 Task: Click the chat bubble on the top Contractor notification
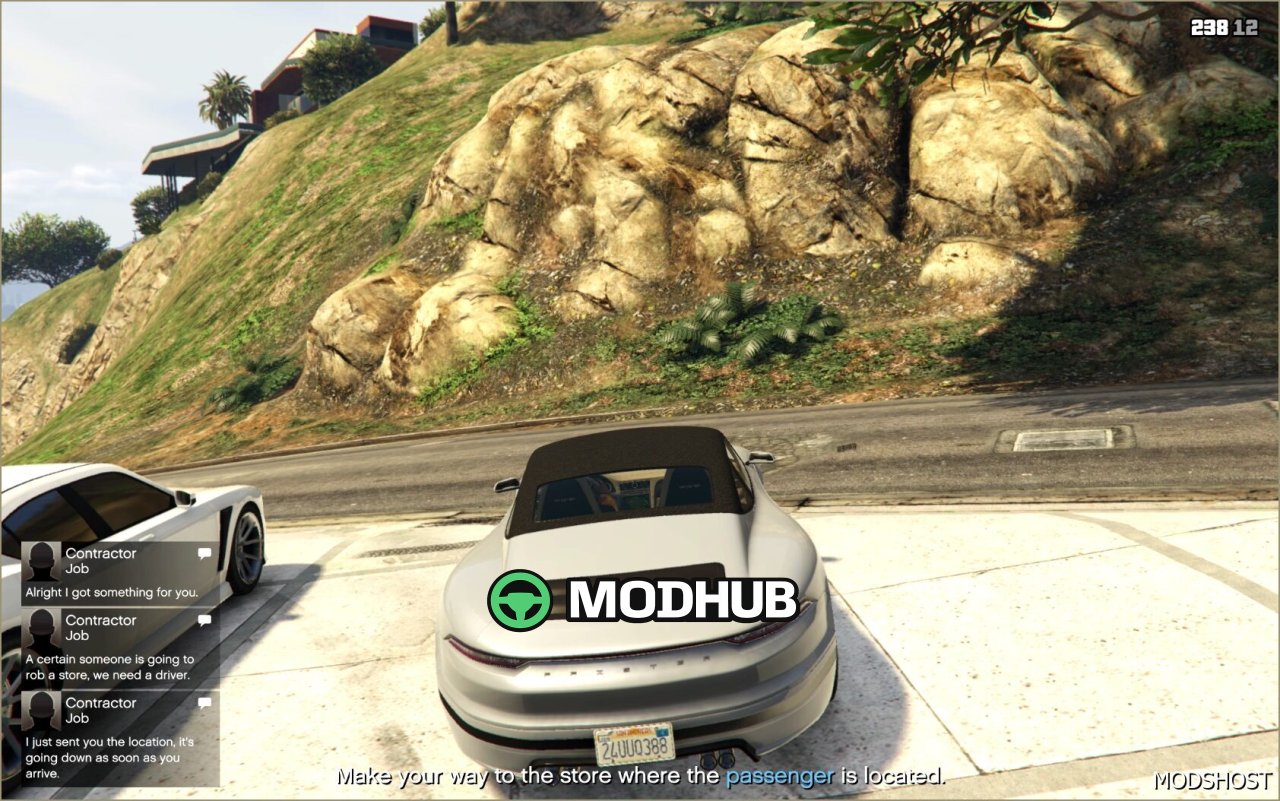pyautogui.click(x=204, y=553)
